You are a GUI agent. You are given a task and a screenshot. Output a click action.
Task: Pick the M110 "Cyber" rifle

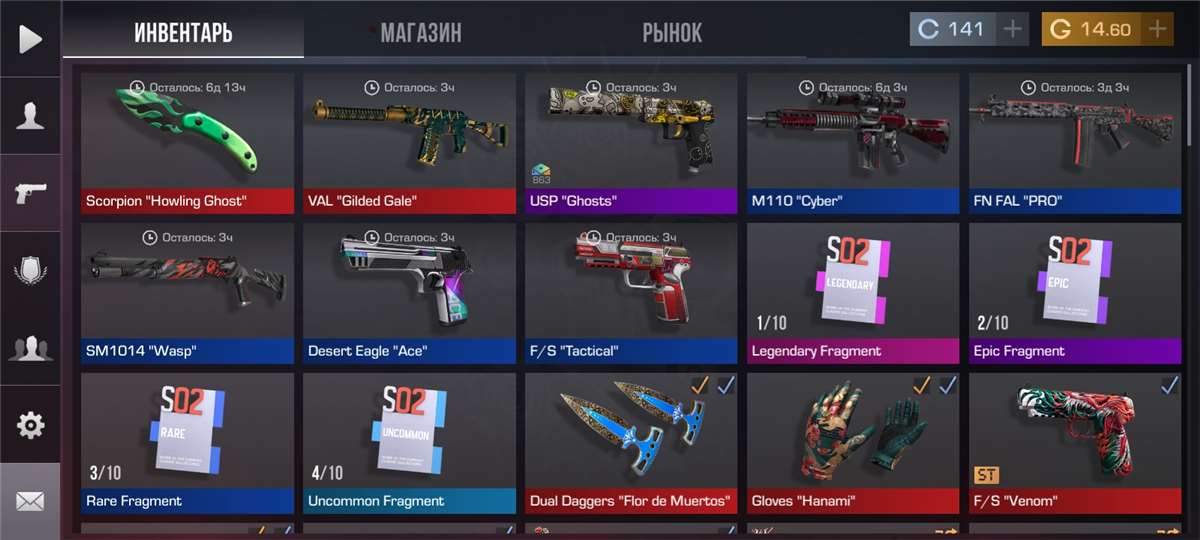[853, 142]
